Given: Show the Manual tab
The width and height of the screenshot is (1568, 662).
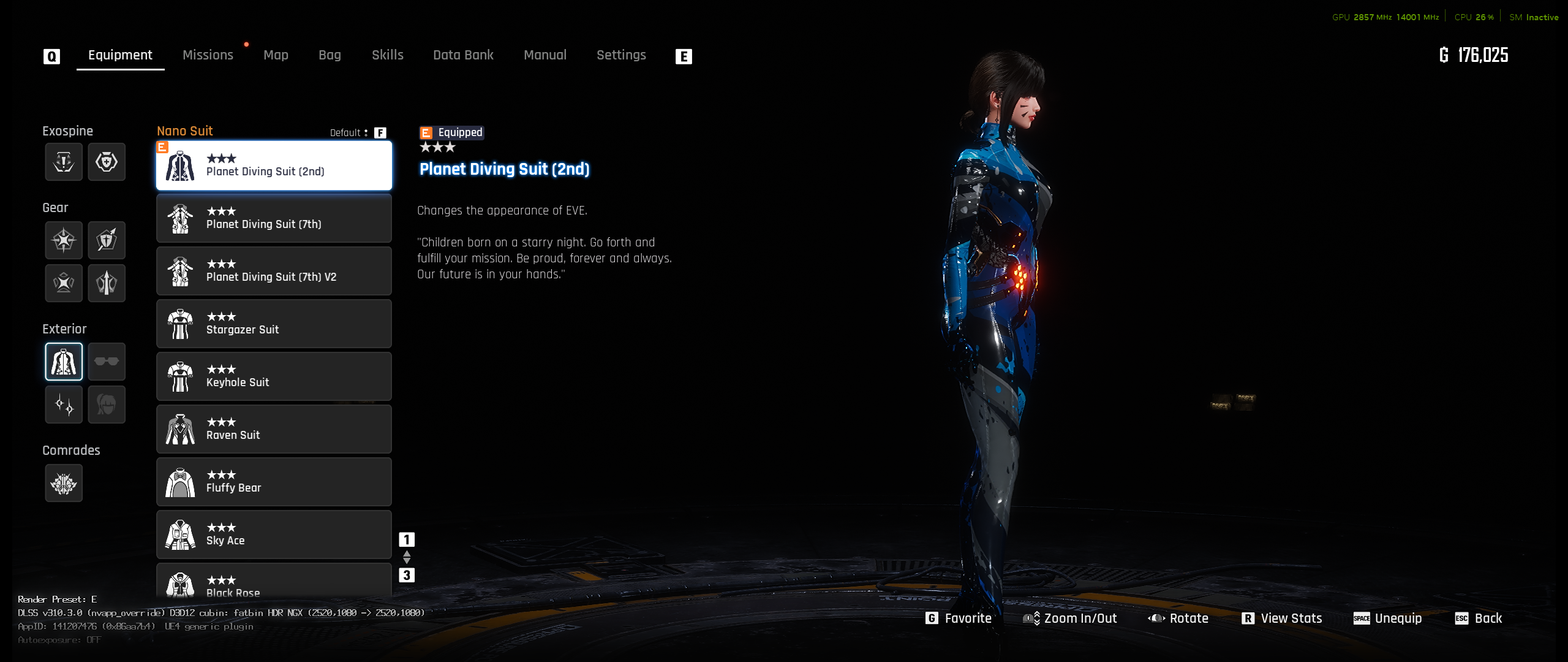Looking at the screenshot, I should click(x=545, y=55).
